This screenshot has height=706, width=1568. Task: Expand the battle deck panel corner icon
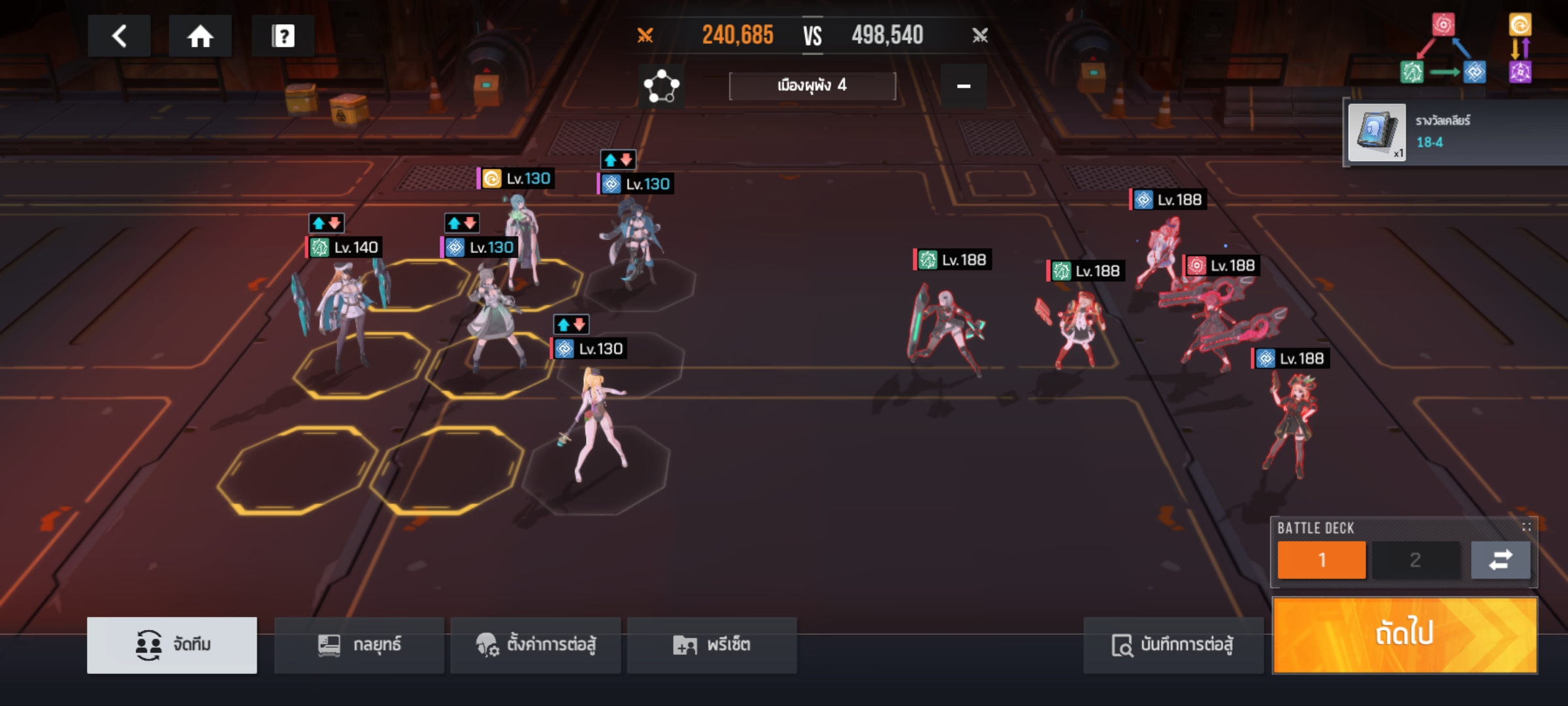point(1526,527)
